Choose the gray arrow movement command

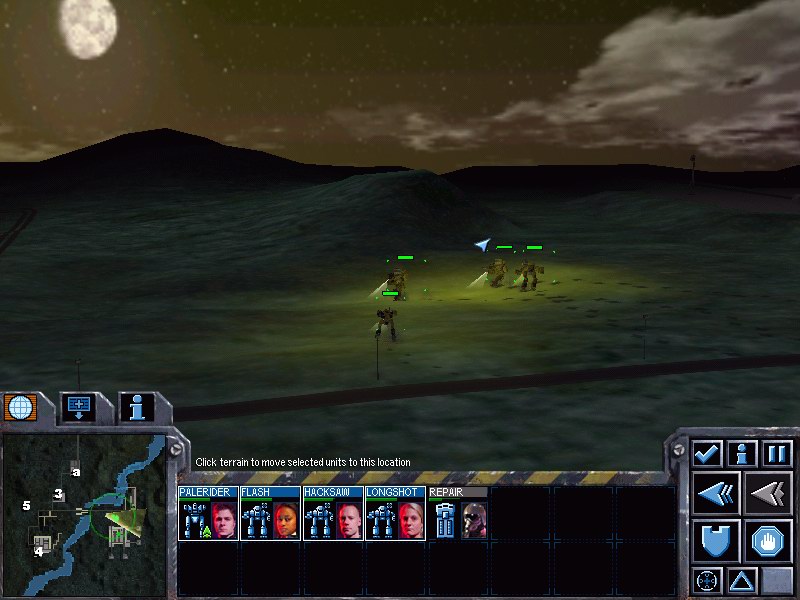coord(768,494)
